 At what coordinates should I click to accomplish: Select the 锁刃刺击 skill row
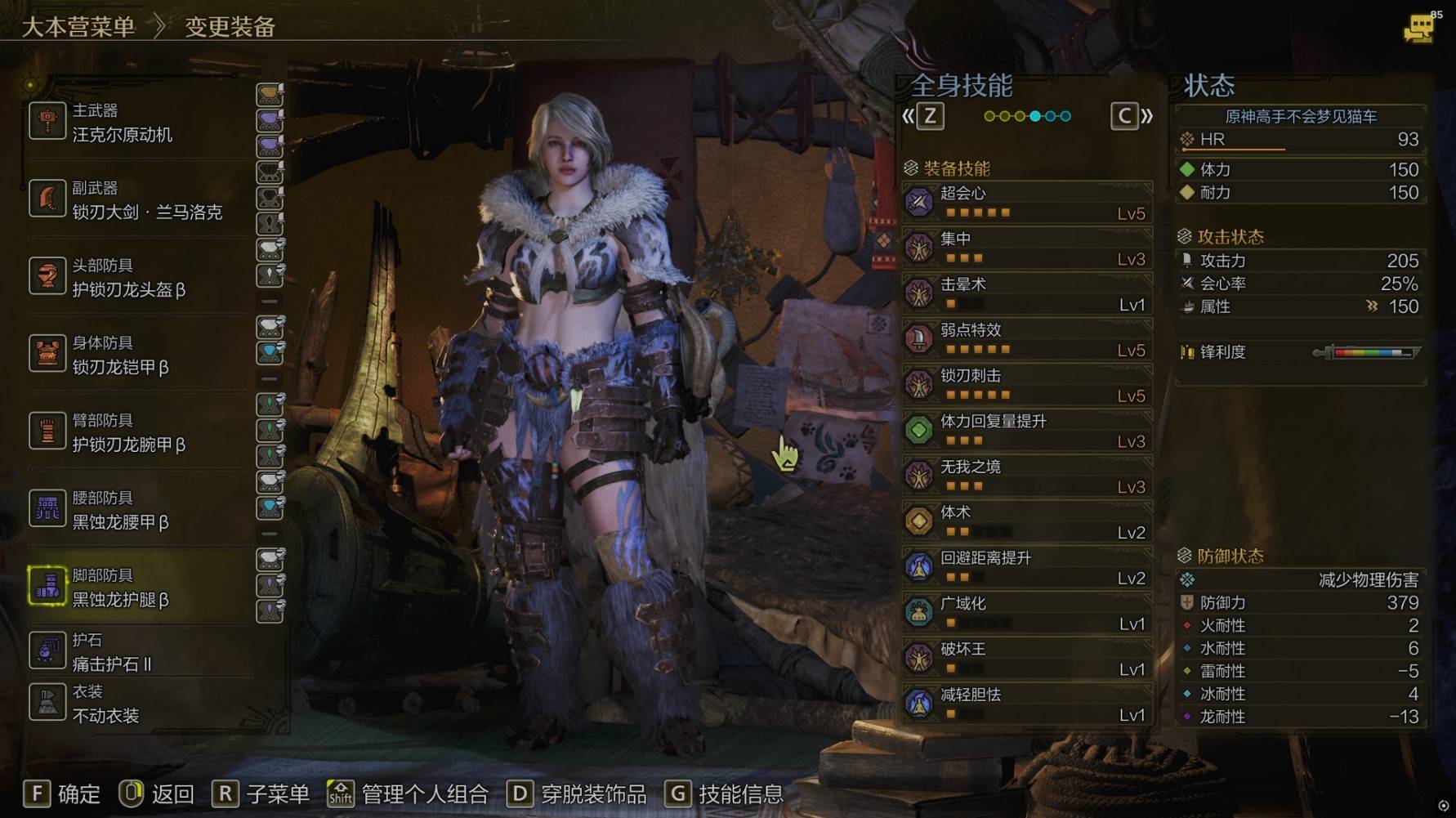1028,385
